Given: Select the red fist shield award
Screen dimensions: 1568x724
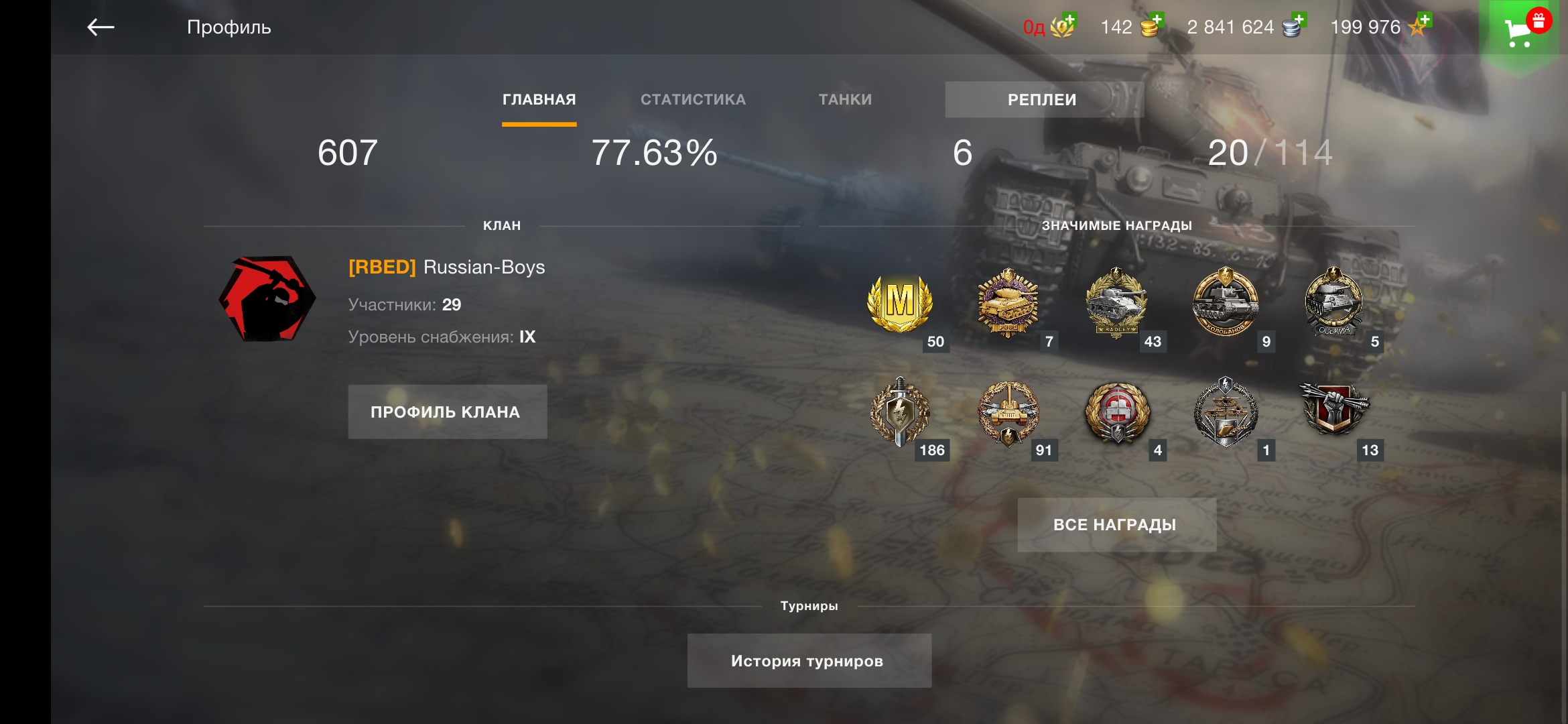Looking at the screenshot, I should pyautogui.click(x=1333, y=409).
